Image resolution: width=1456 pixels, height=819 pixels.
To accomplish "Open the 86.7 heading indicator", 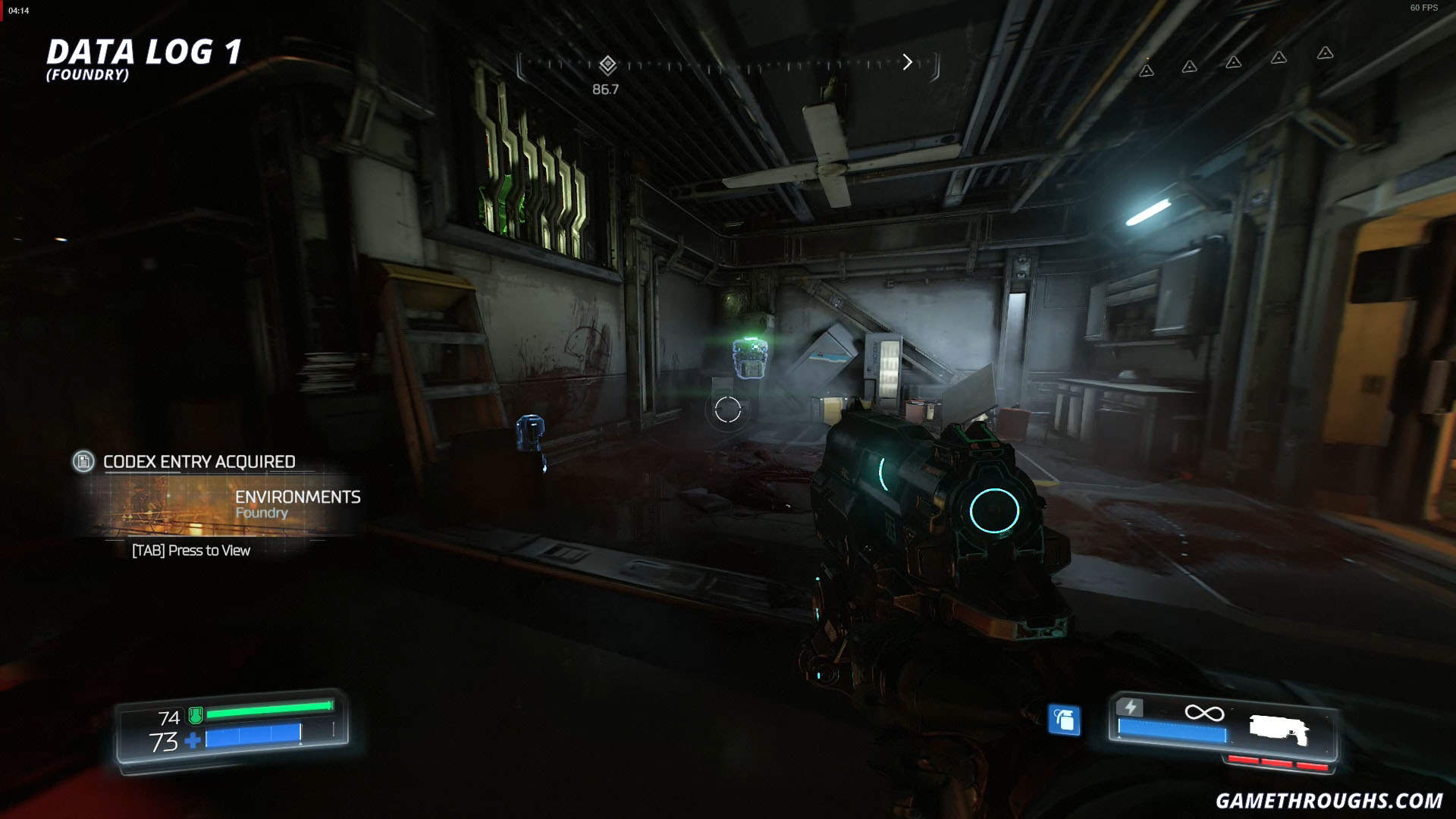I will coord(604,89).
